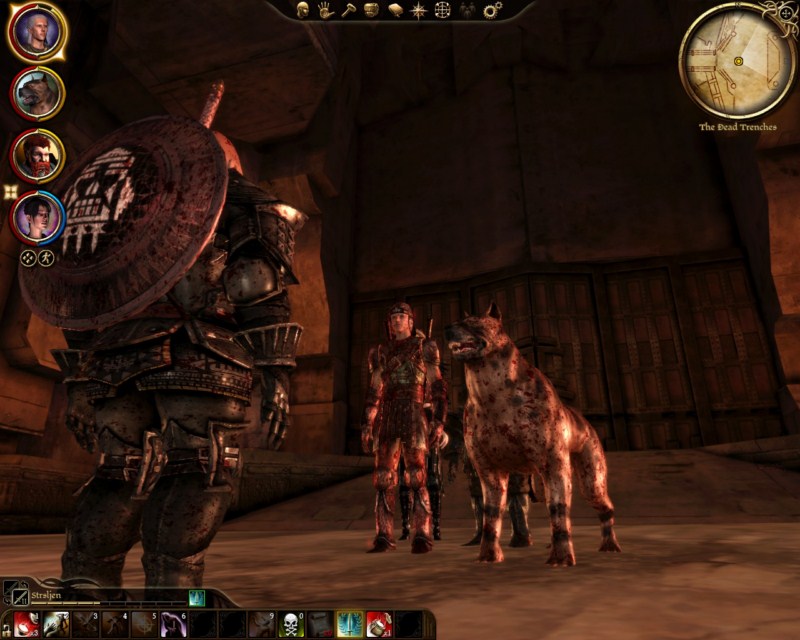Toggle the glowing blue sword ability
The image size is (800, 640).
coord(350,625)
